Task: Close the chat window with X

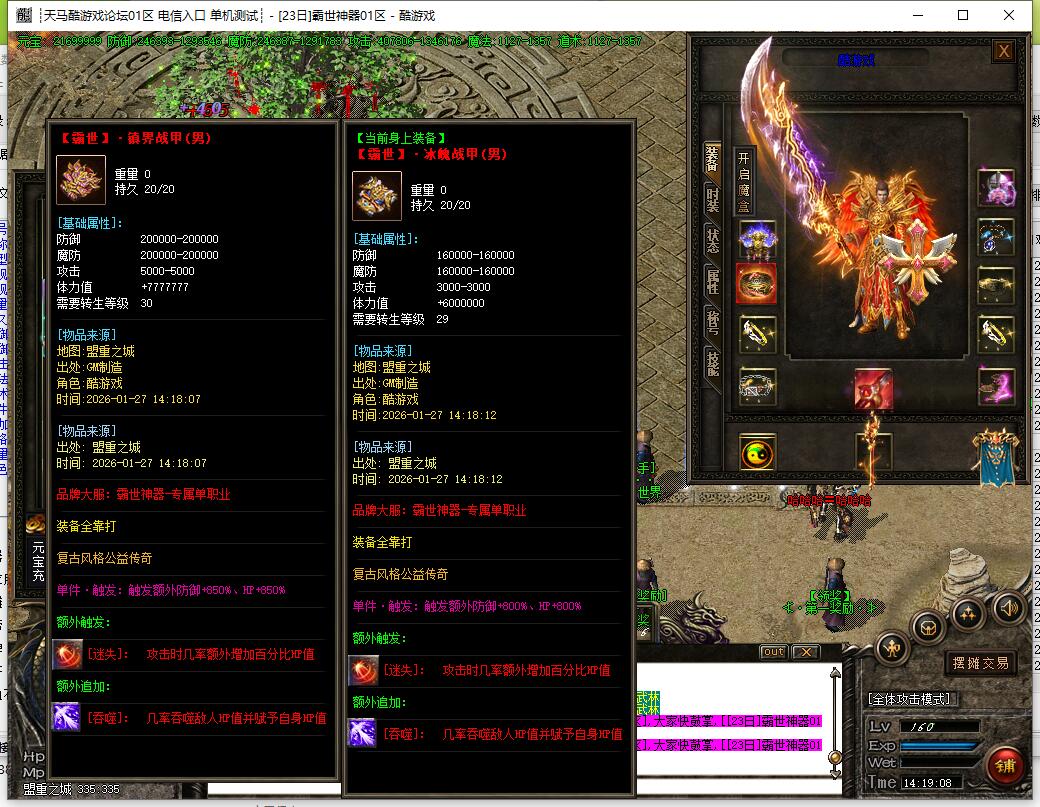Action: pos(805,652)
